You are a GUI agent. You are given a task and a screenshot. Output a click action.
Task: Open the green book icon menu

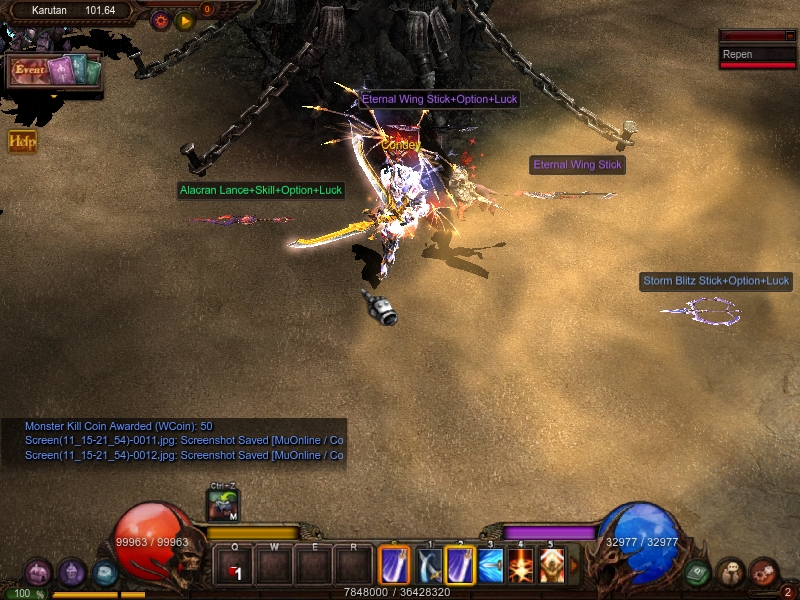[698, 572]
